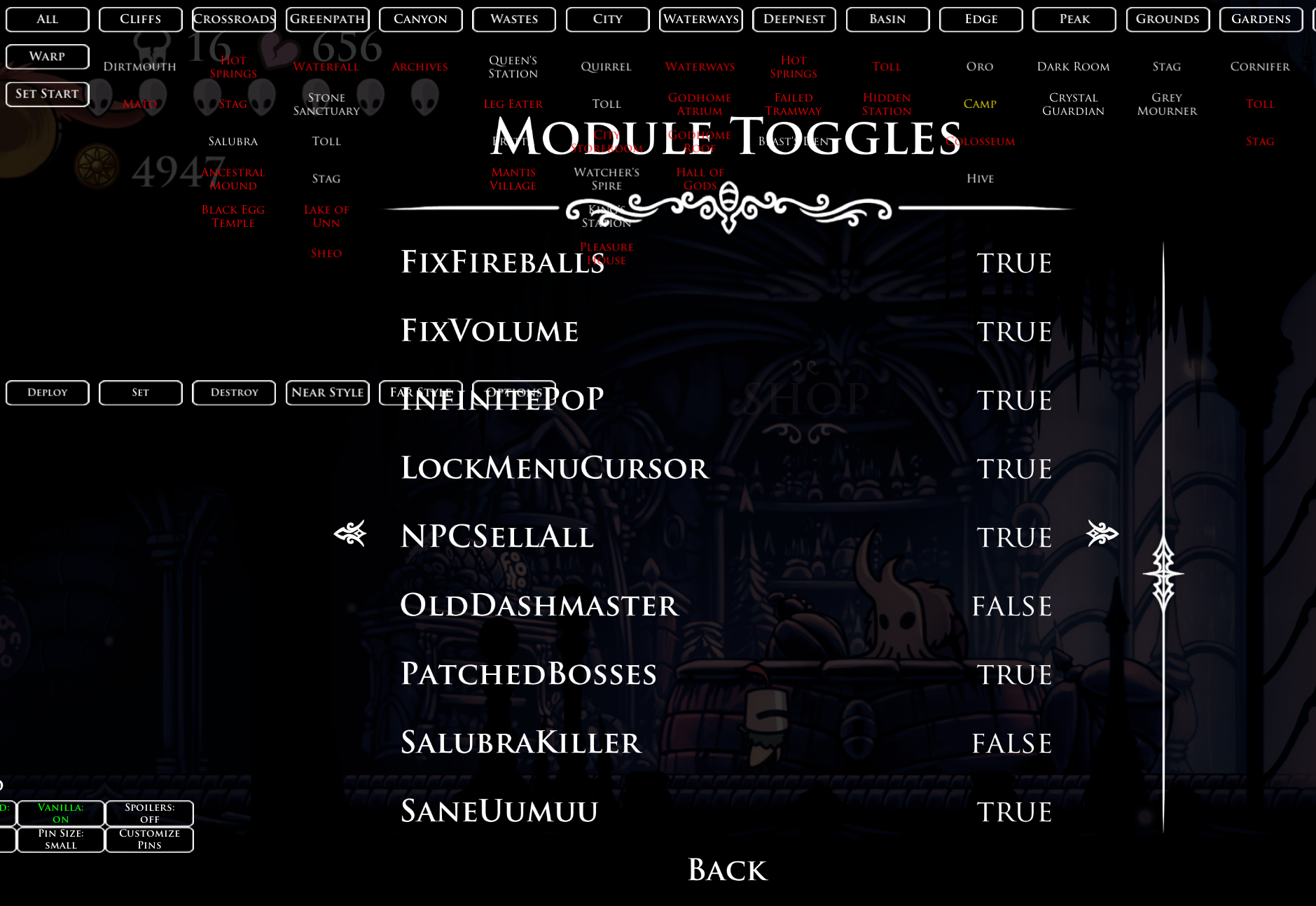This screenshot has height=906, width=1316.
Task: Click the fleur ornament left of NPCSellAll
Action: 351,534
